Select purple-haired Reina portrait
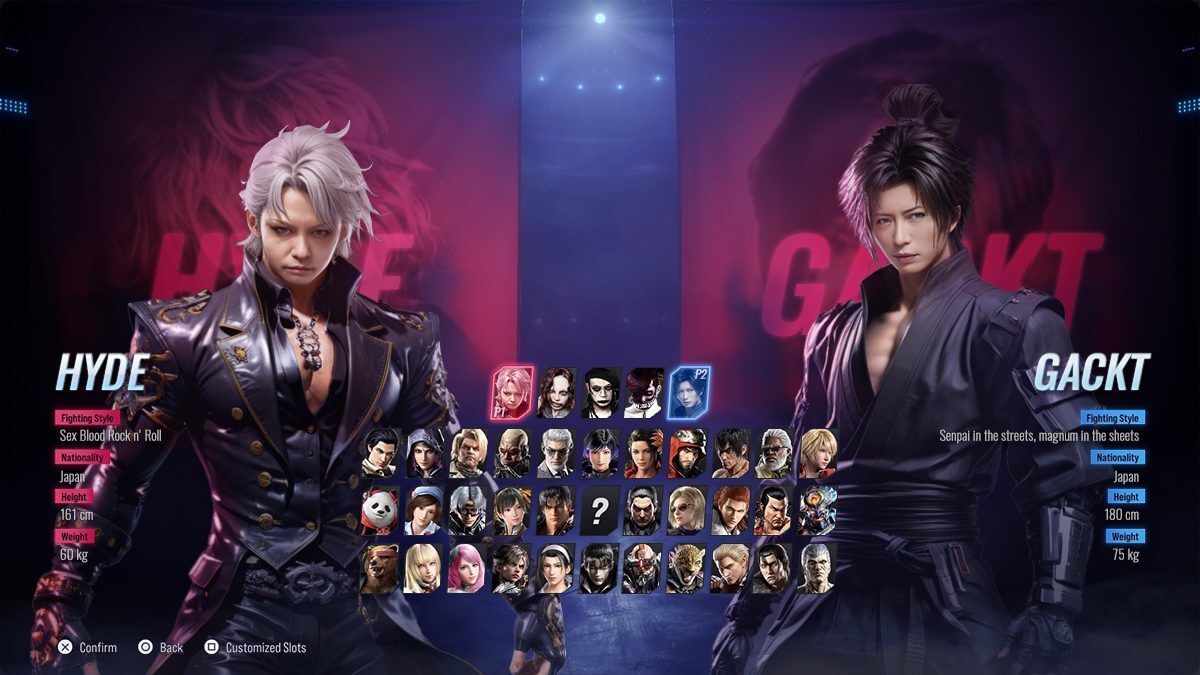Image resolution: width=1200 pixels, height=675 pixels. (x=599, y=454)
